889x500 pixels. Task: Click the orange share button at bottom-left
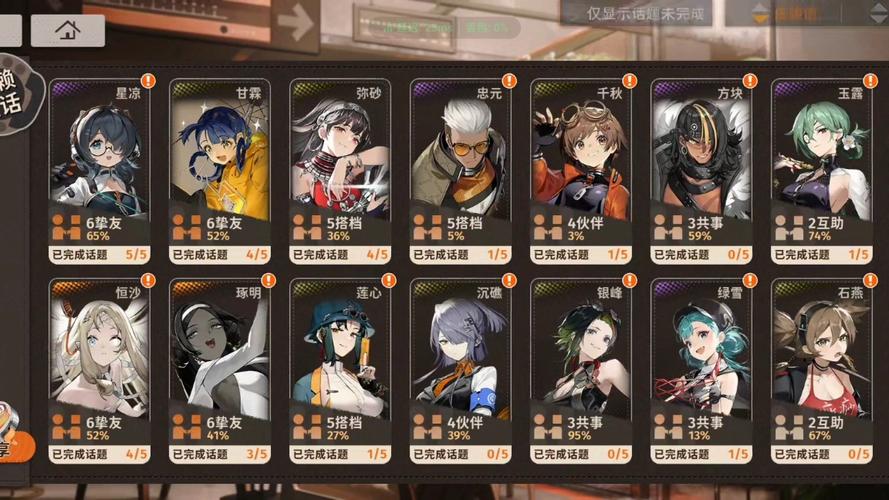[x=10, y=435]
